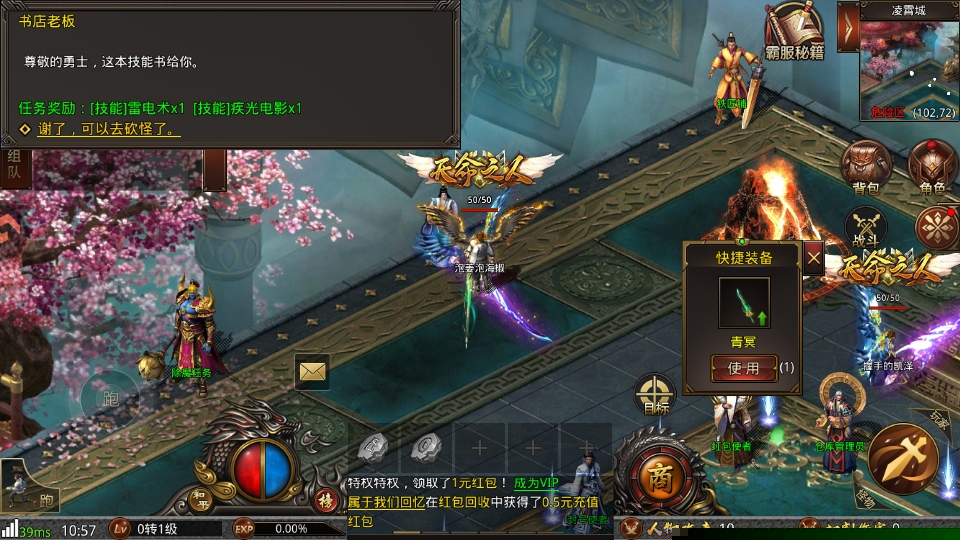The image size is (960, 540).
Task: Open the mail envelope icon
Action: click(312, 371)
